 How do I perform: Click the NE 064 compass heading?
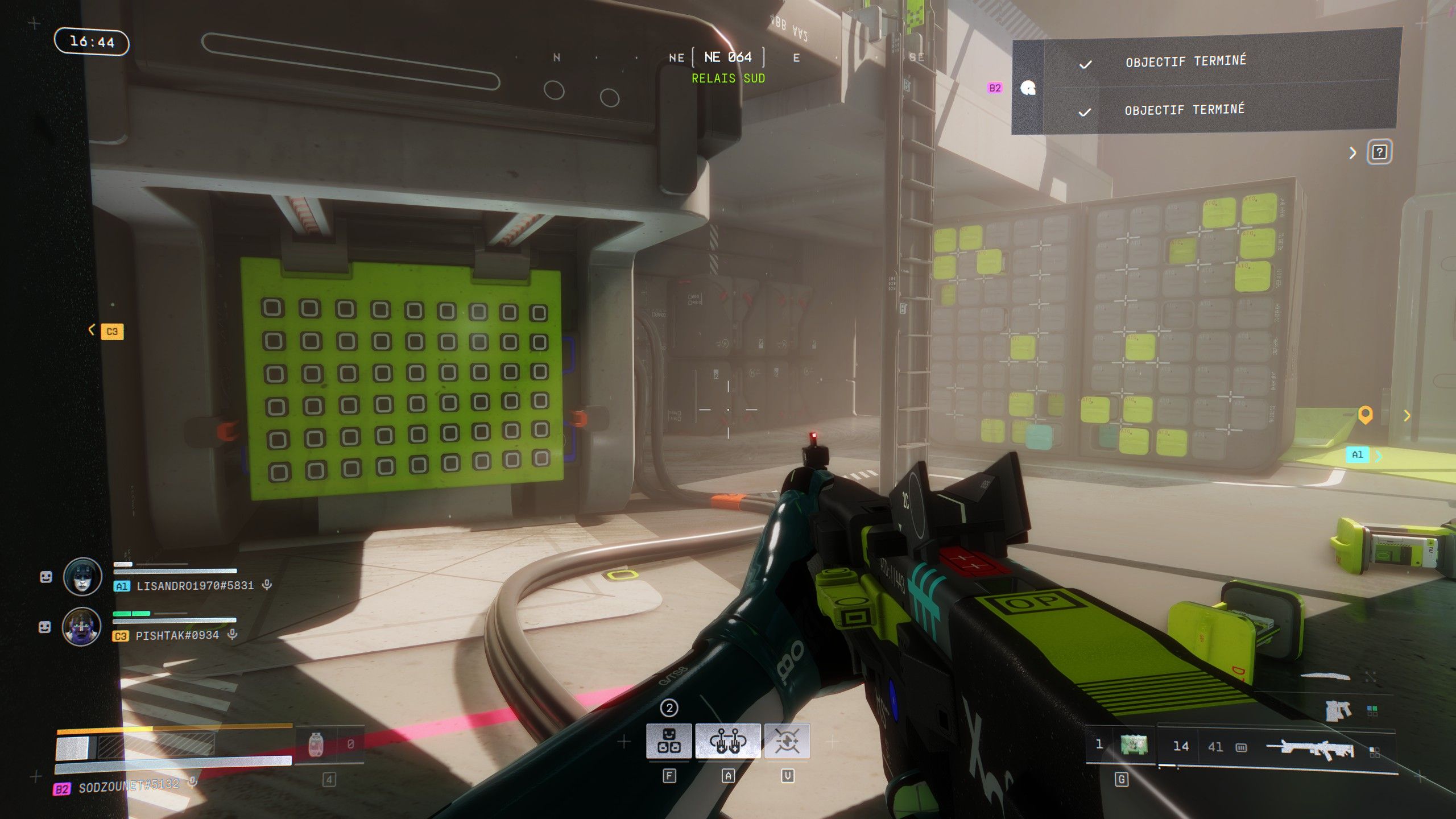[x=728, y=57]
